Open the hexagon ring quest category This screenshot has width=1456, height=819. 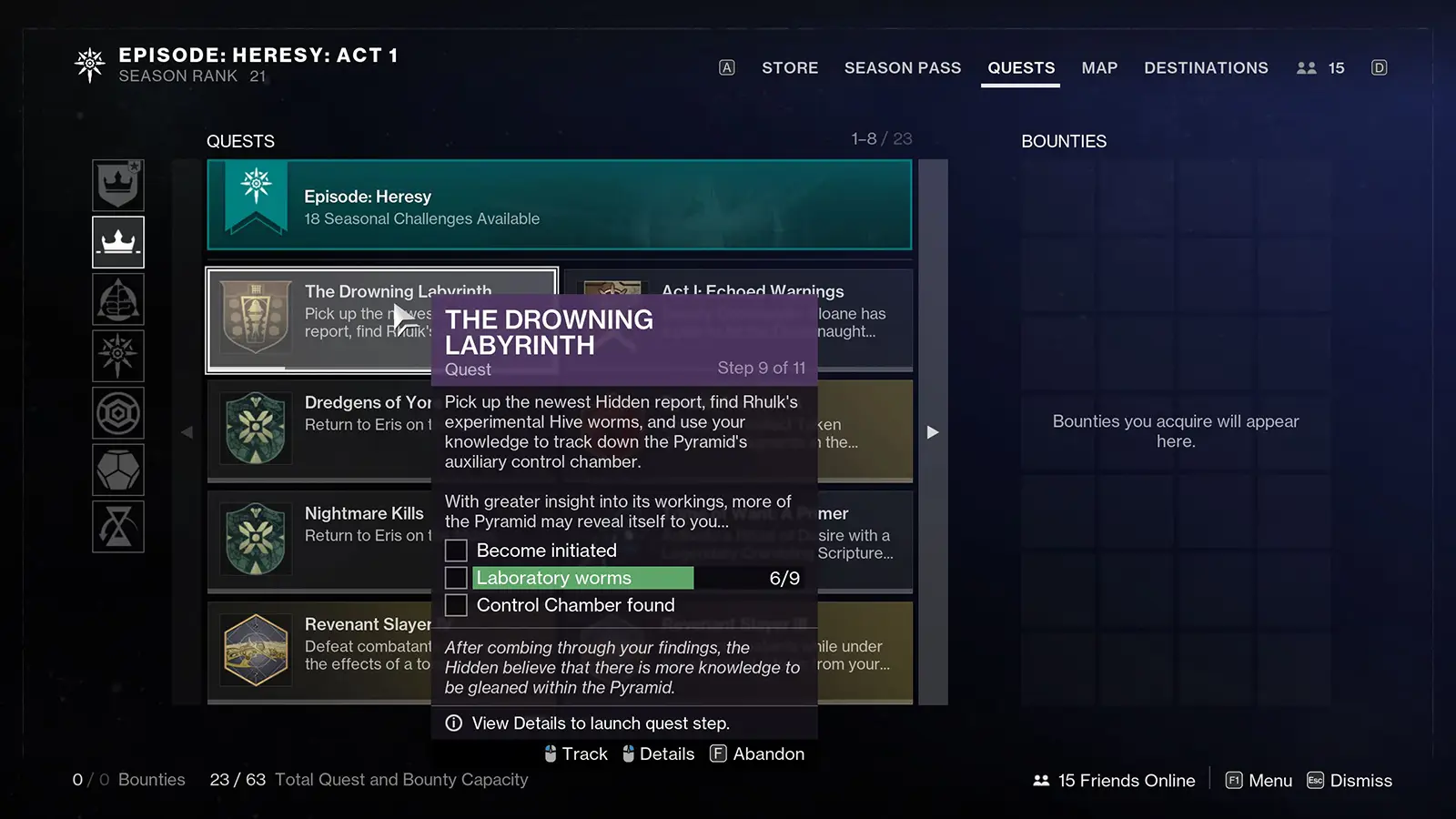[118, 413]
